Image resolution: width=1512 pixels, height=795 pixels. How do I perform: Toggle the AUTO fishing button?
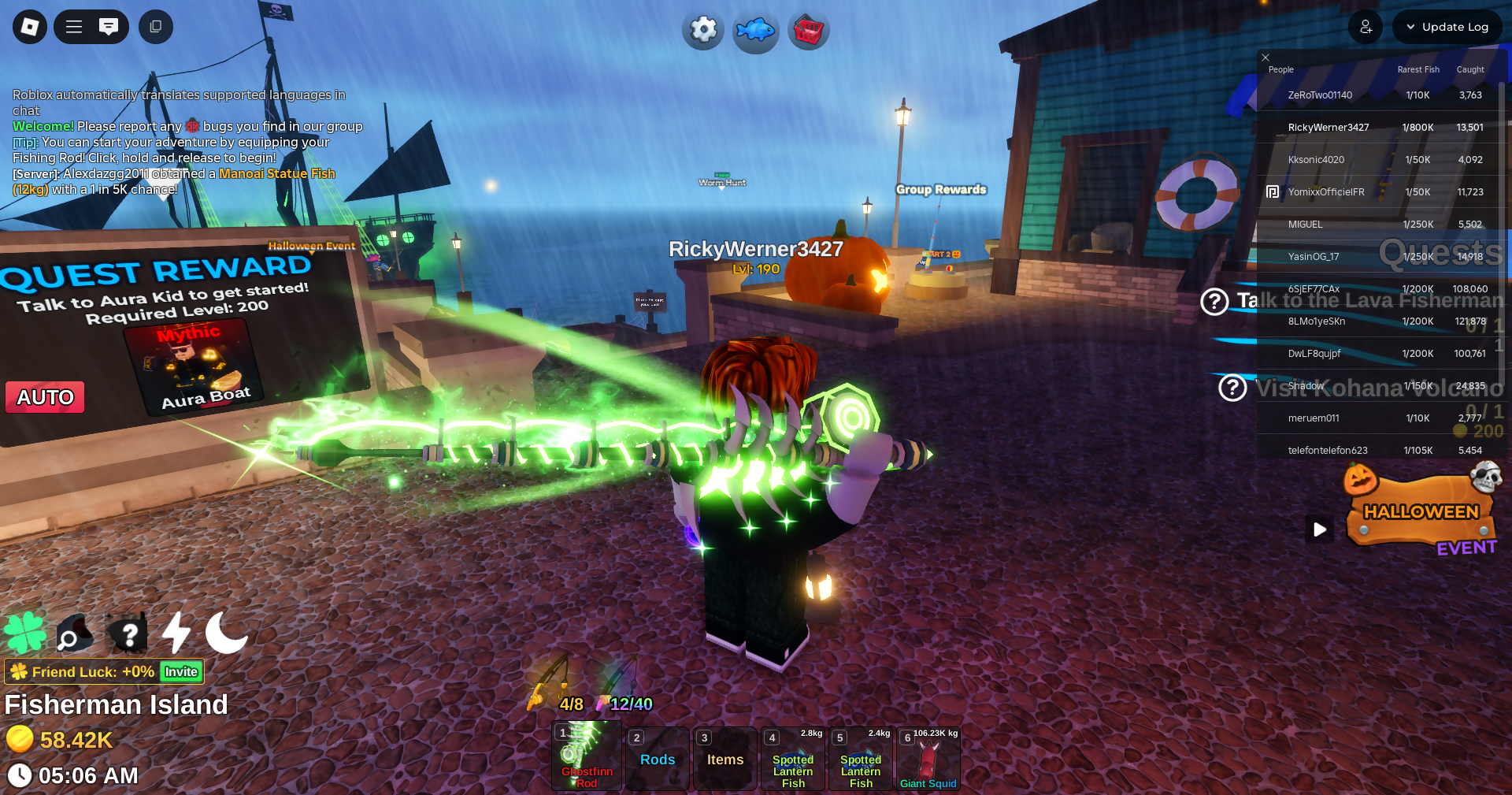click(46, 397)
